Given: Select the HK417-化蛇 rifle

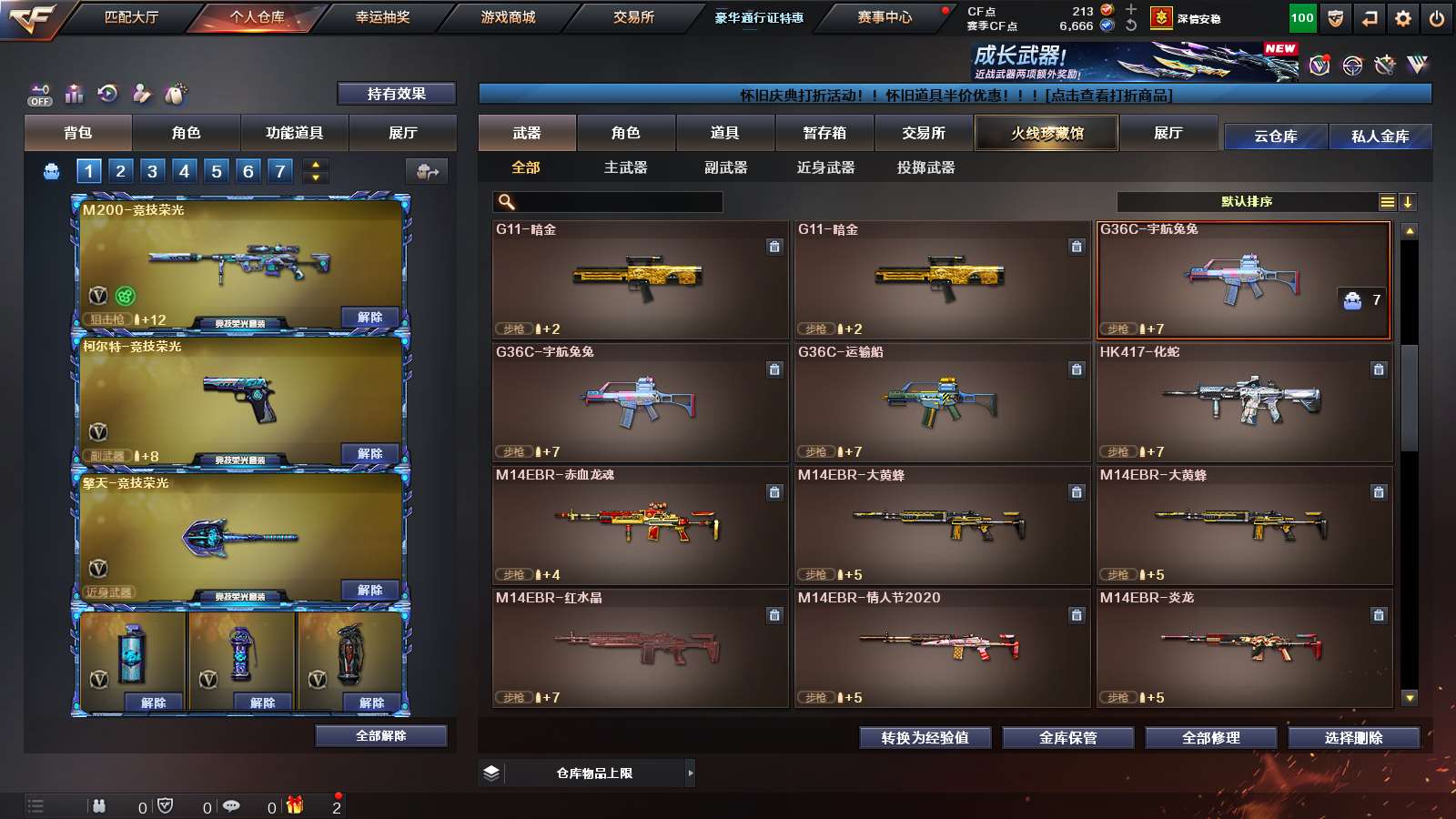Looking at the screenshot, I should pyautogui.click(x=1244, y=402).
